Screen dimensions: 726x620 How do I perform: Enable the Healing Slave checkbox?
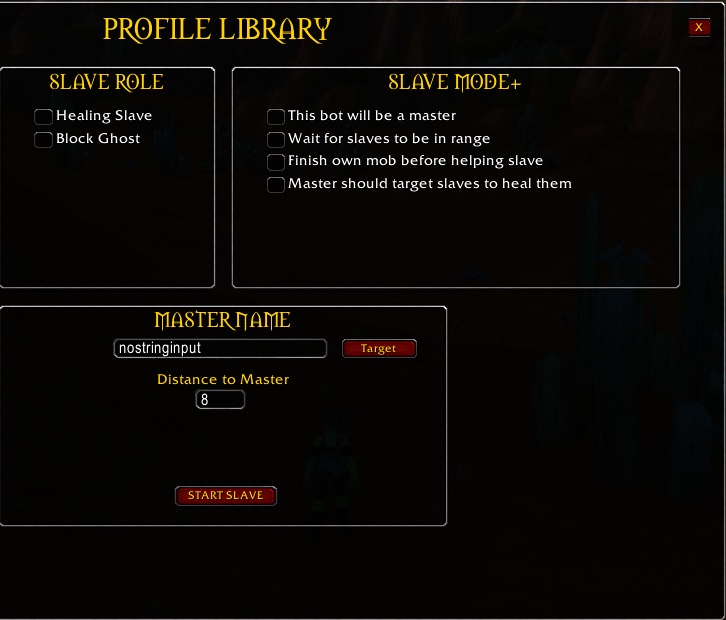coord(43,117)
